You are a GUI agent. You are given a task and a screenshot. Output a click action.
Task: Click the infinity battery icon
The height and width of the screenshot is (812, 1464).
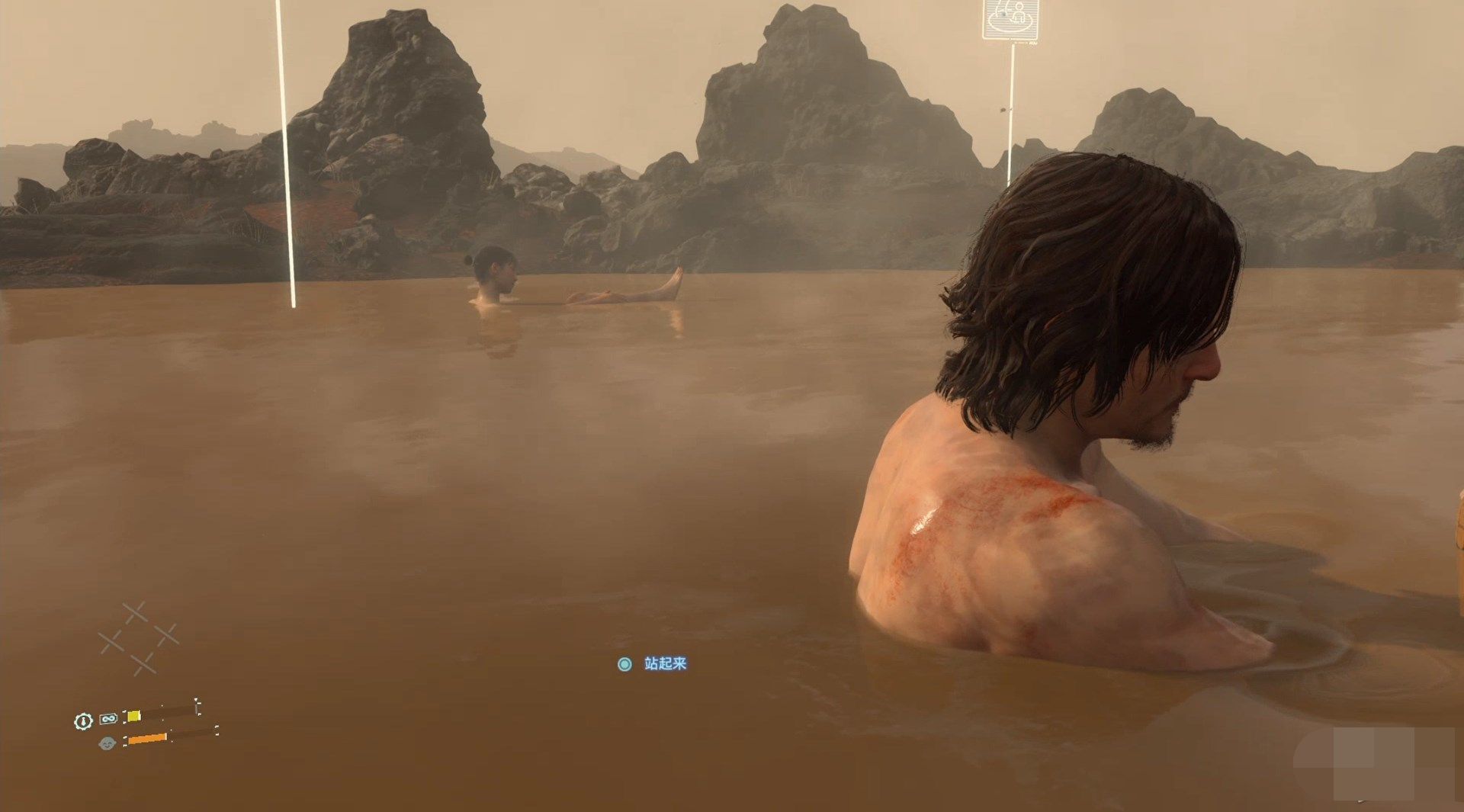(108, 718)
